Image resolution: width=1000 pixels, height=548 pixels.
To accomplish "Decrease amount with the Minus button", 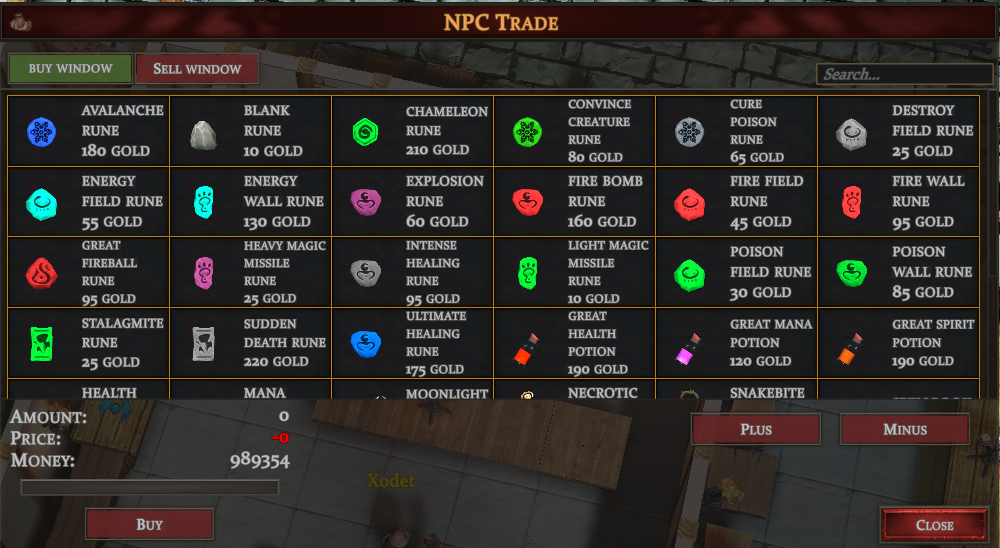I will pyautogui.click(x=904, y=429).
